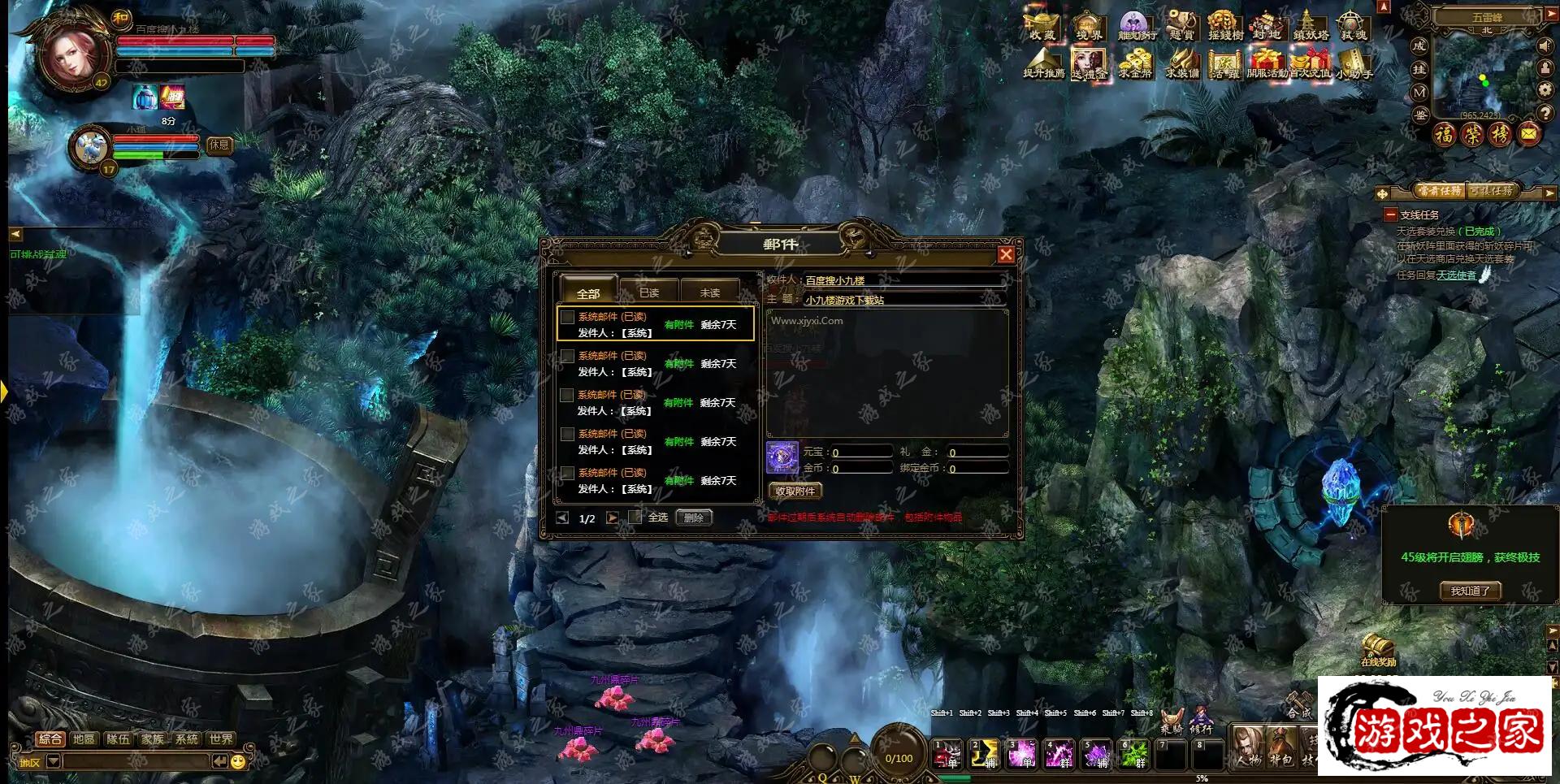Switch to the 已读 (read) mail tab
1560x784 pixels.
648,292
